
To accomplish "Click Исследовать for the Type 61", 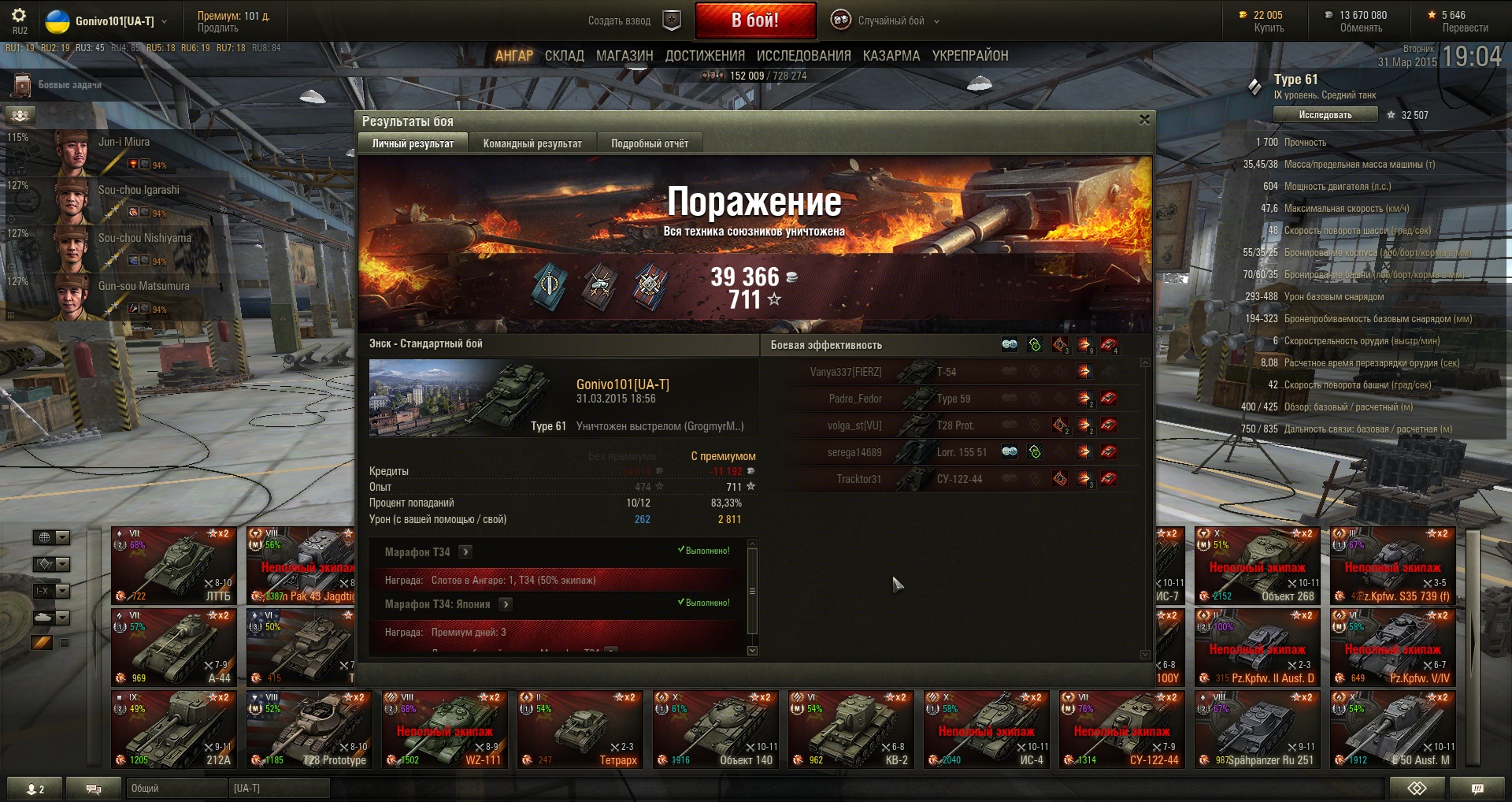I will point(1325,115).
